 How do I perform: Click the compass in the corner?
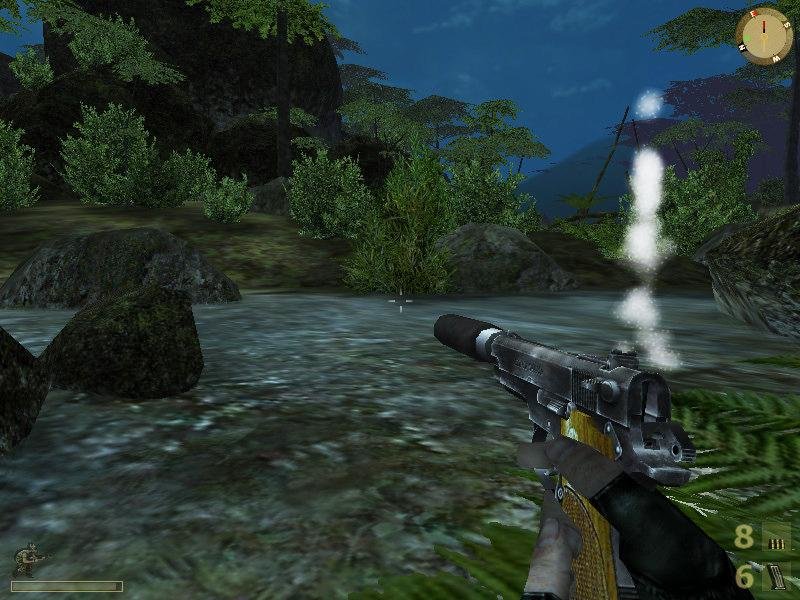(x=764, y=33)
